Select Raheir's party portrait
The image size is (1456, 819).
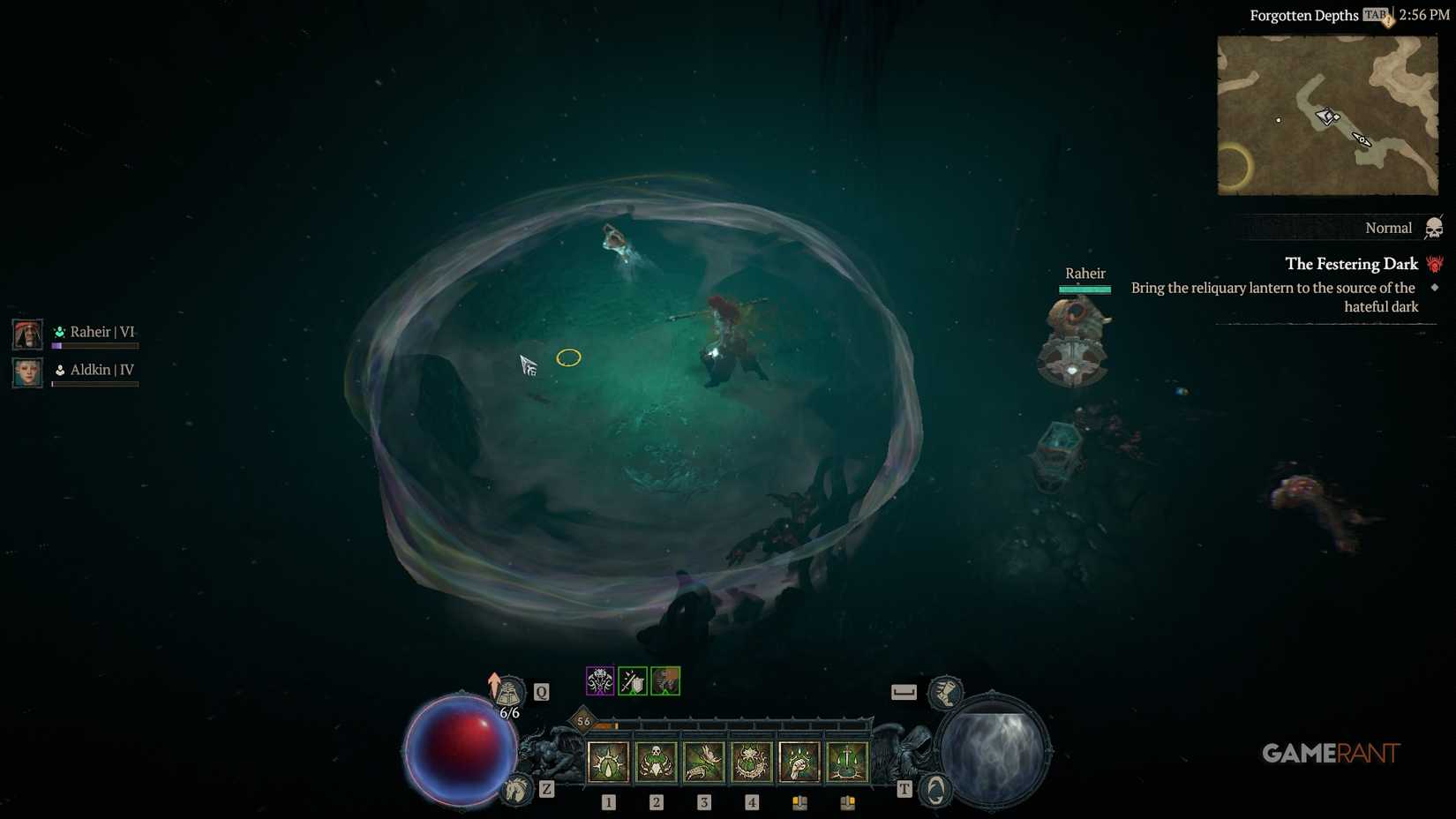(26, 334)
